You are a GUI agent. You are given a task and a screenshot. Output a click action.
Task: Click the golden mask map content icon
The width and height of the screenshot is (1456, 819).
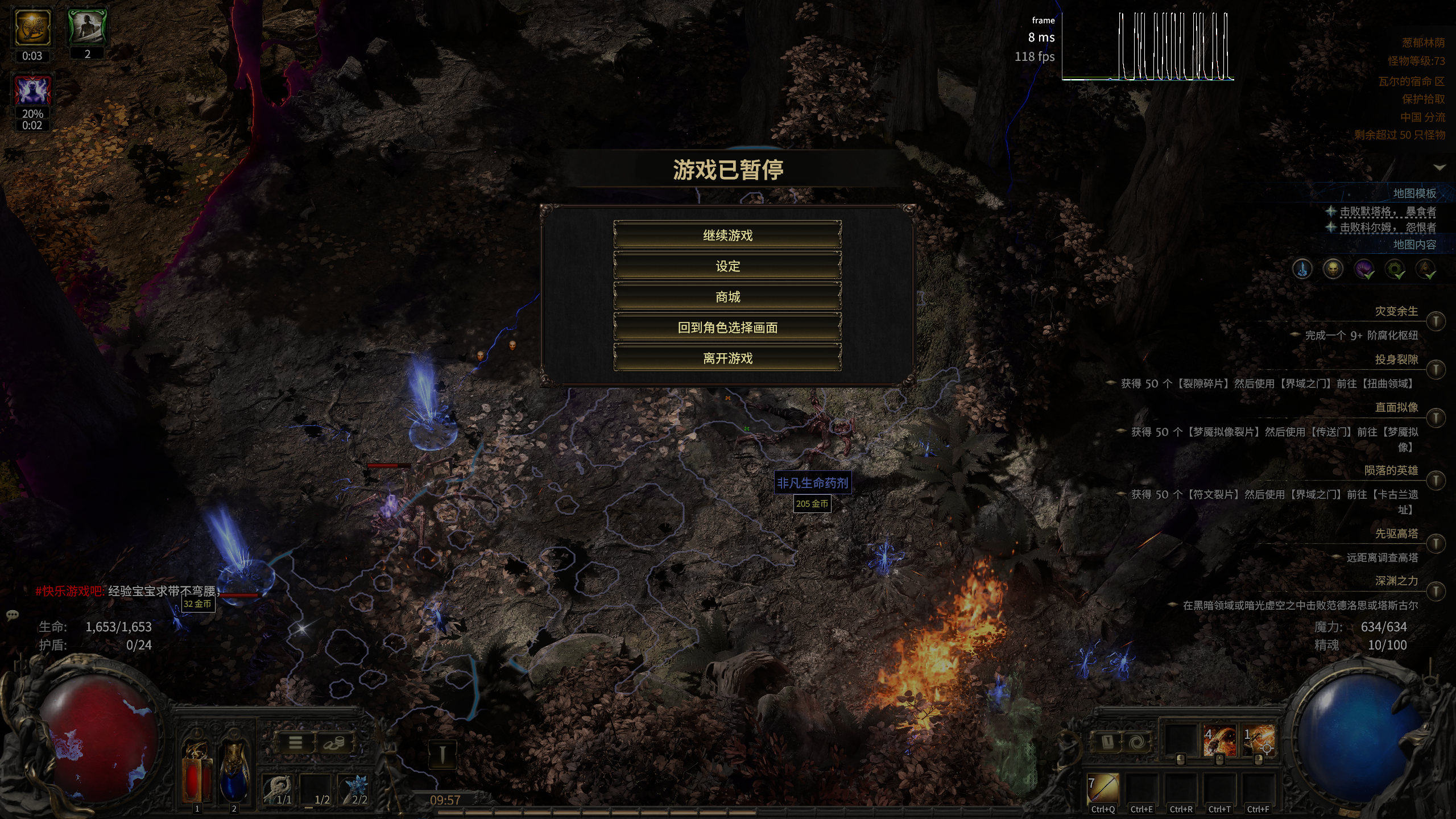[1333, 268]
